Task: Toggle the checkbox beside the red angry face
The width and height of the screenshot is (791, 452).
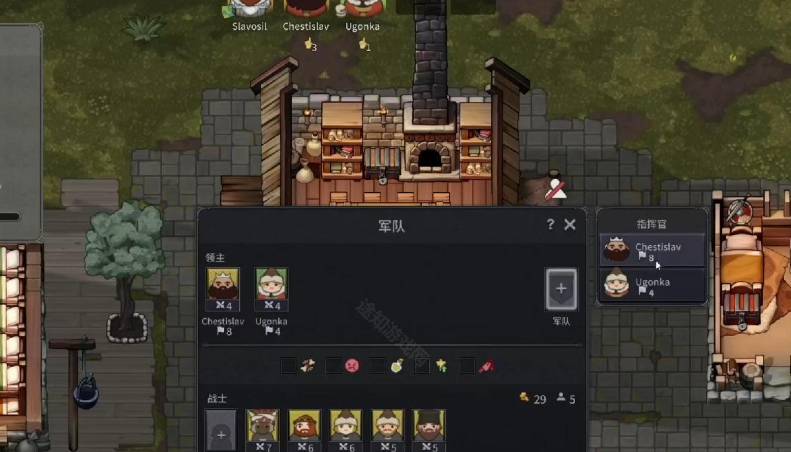Action: 333,366
